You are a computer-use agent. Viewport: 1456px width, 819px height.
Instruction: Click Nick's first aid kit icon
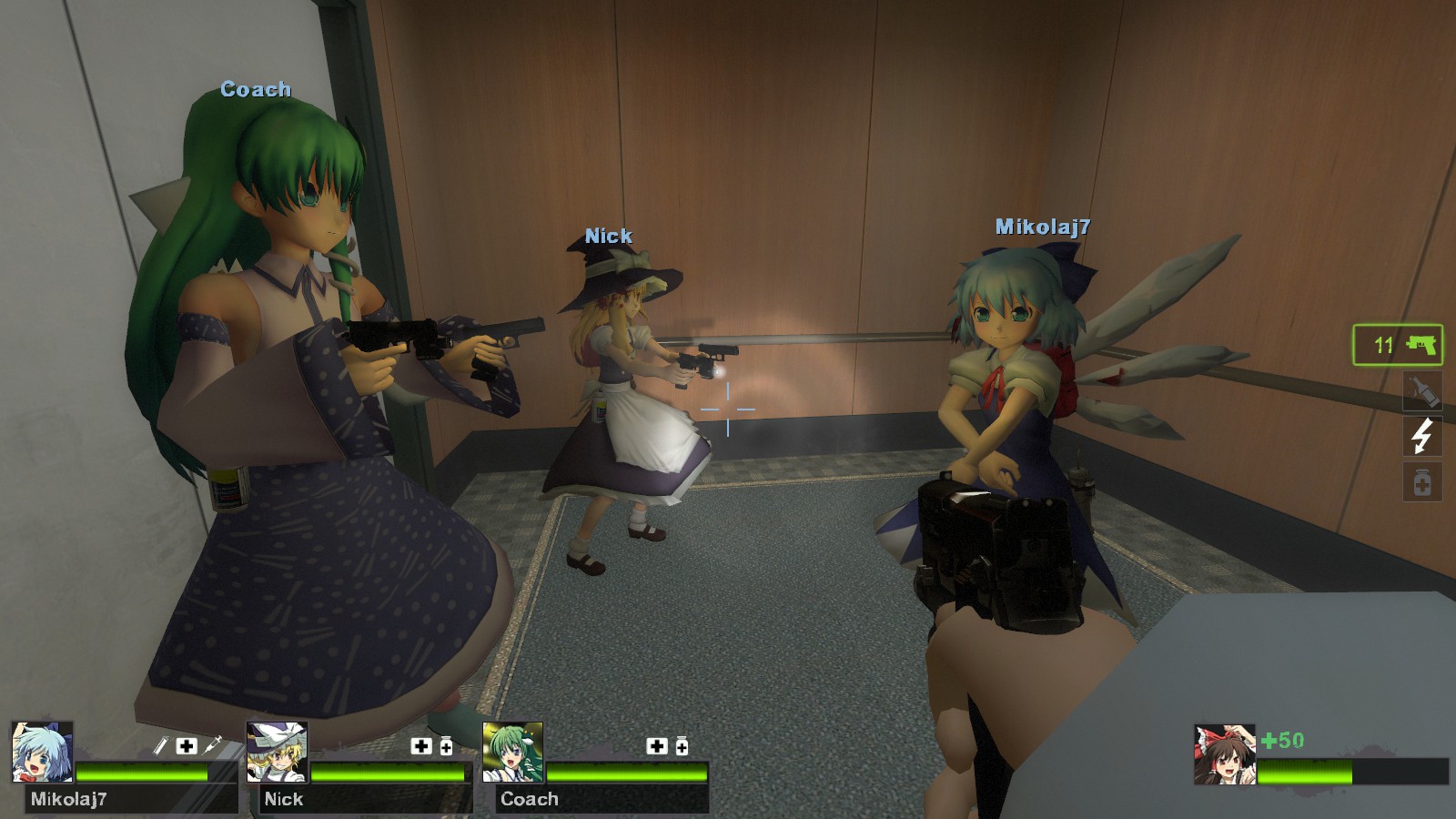pyautogui.click(x=420, y=746)
